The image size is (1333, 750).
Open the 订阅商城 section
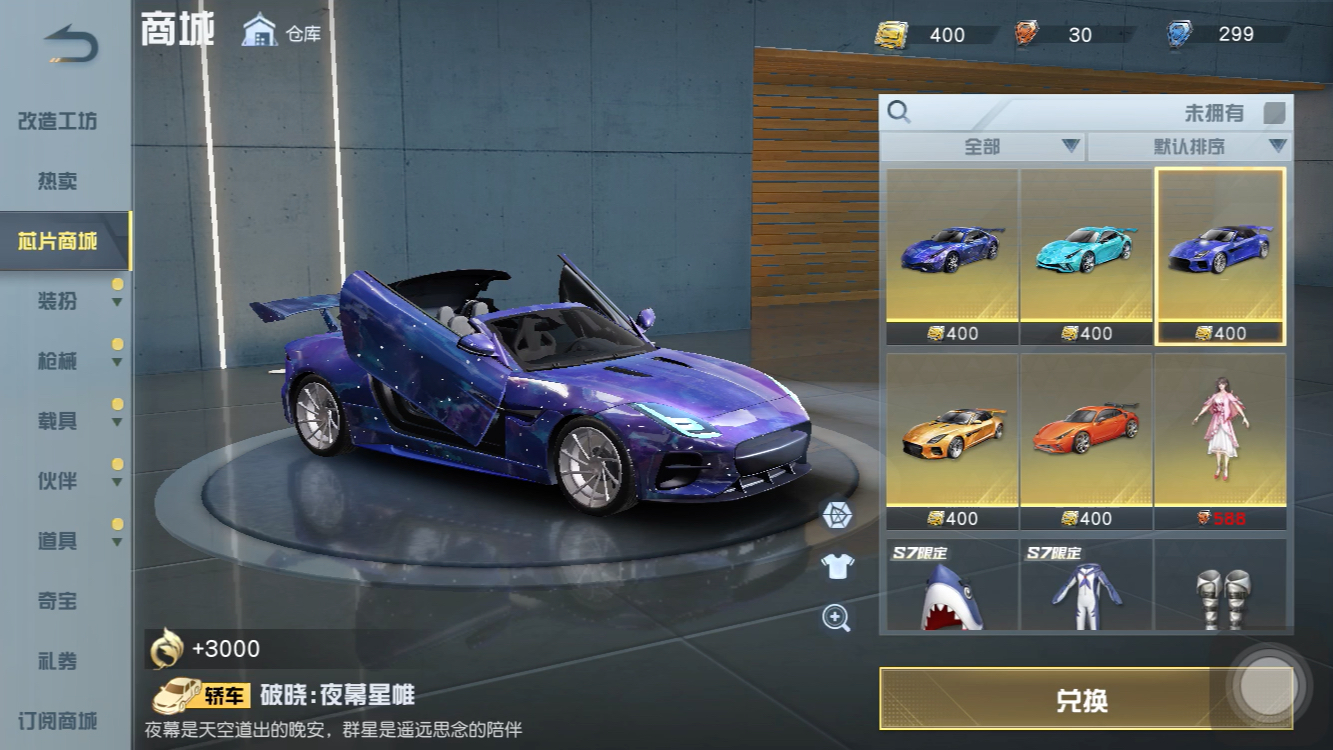(58, 721)
